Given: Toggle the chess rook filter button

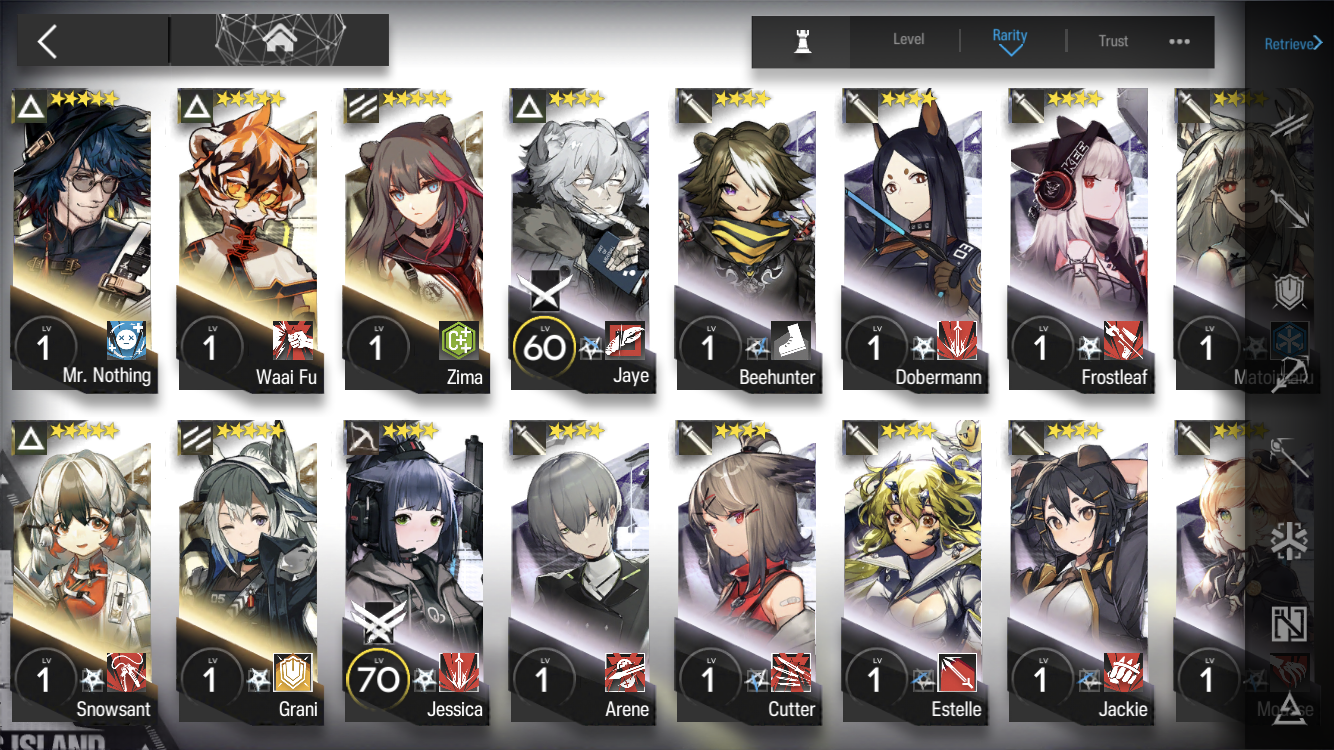Looking at the screenshot, I should coord(801,41).
